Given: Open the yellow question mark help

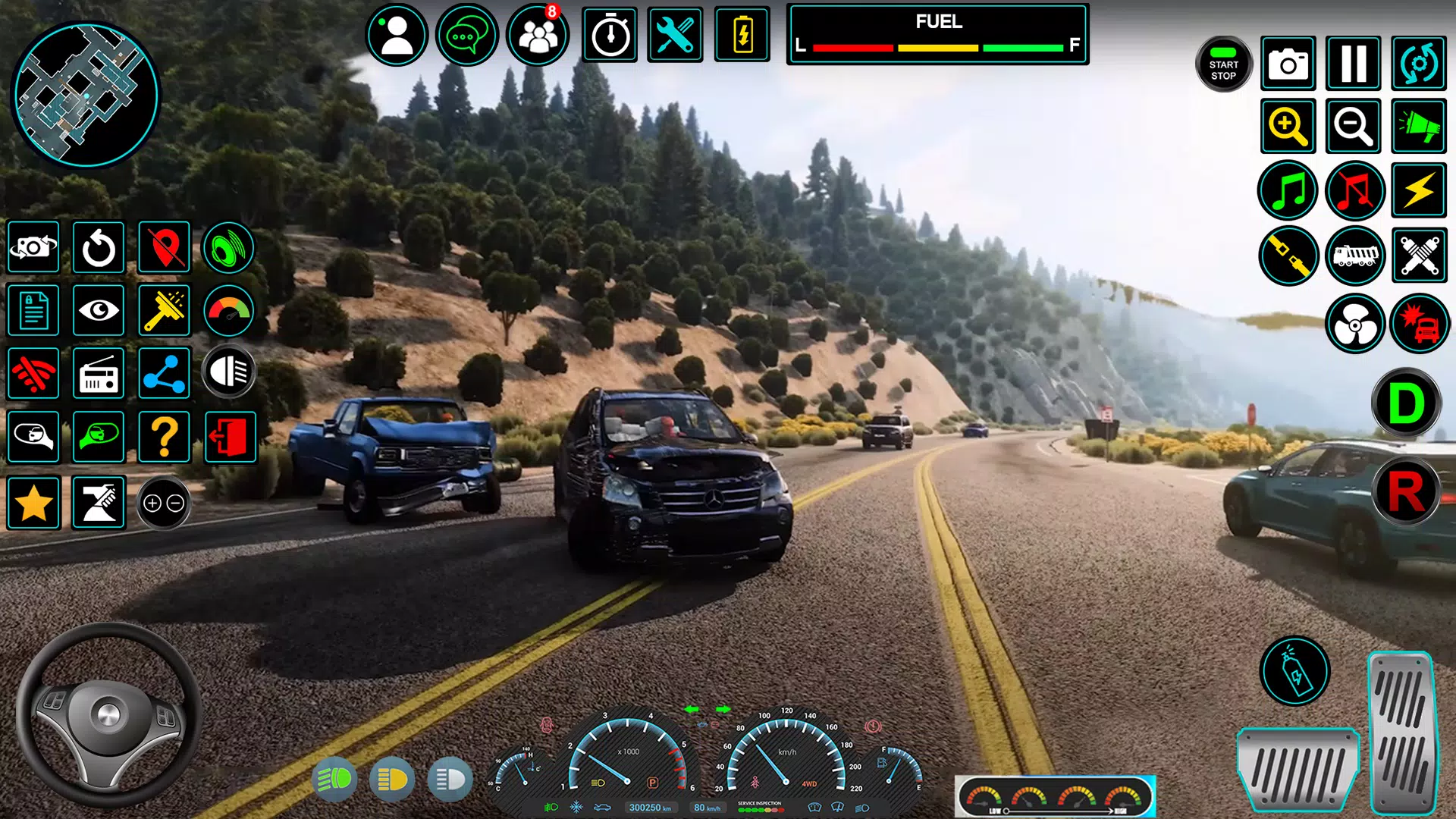Looking at the screenshot, I should (164, 438).
